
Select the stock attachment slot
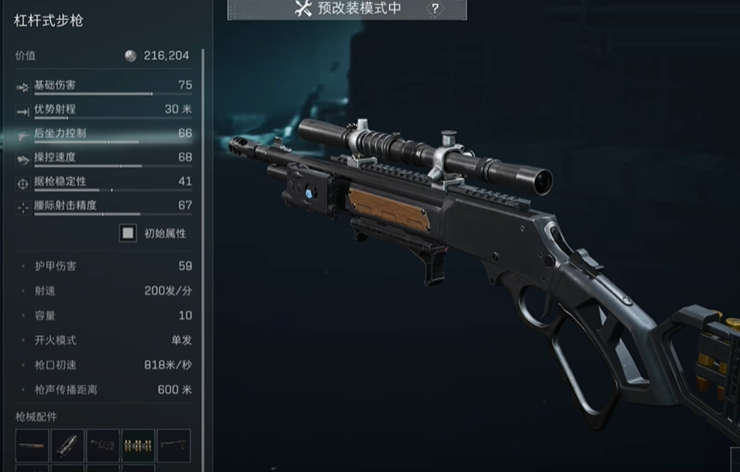click(x=102, y=445)
